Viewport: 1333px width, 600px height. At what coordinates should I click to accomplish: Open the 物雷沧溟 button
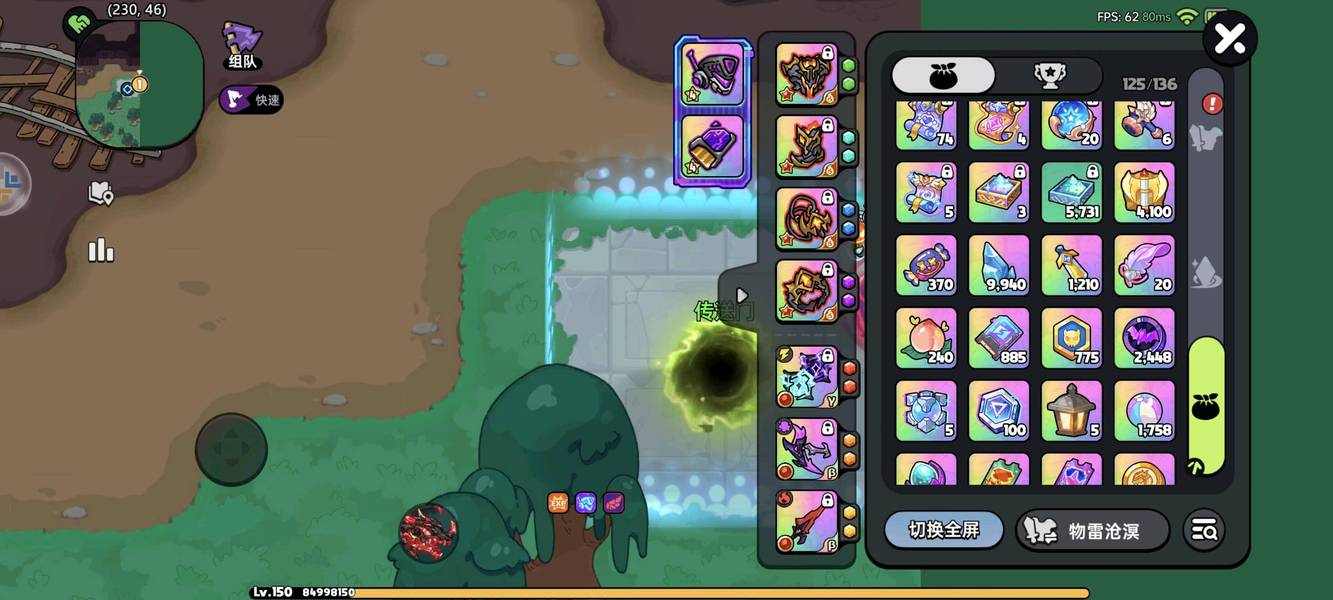[1092, 530]
